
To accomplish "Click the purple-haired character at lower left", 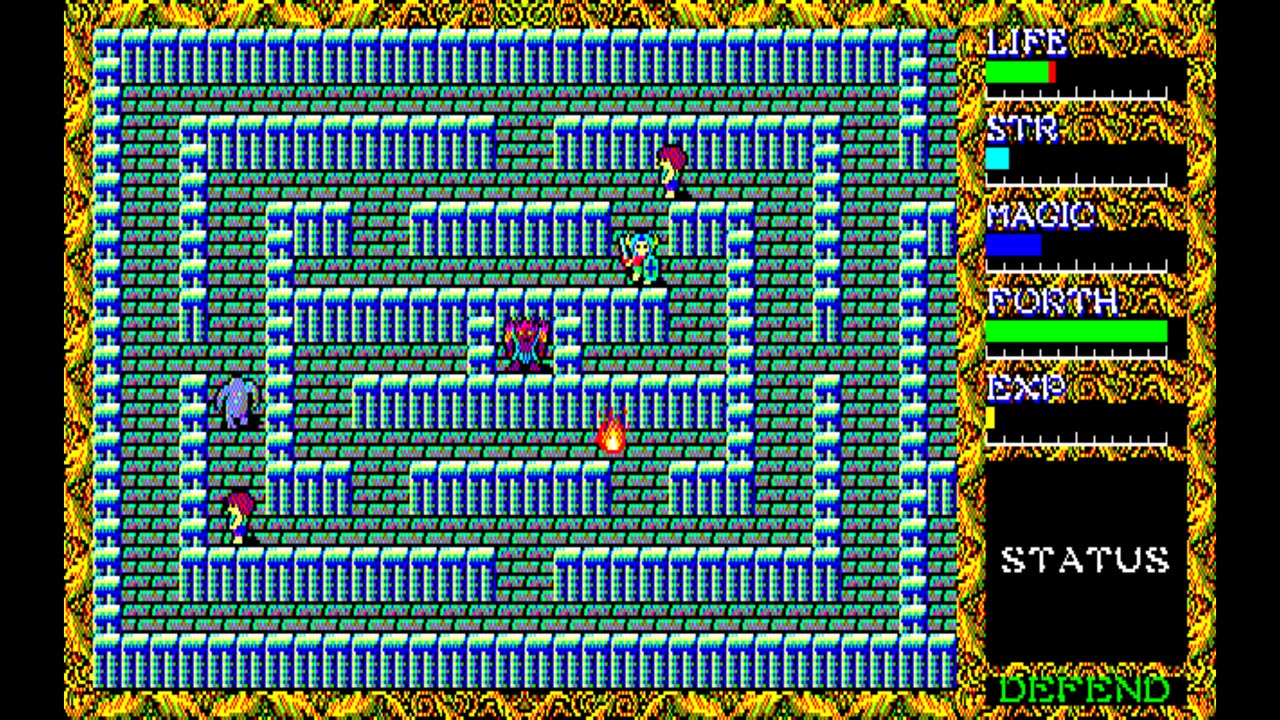I will click(240, 512).
